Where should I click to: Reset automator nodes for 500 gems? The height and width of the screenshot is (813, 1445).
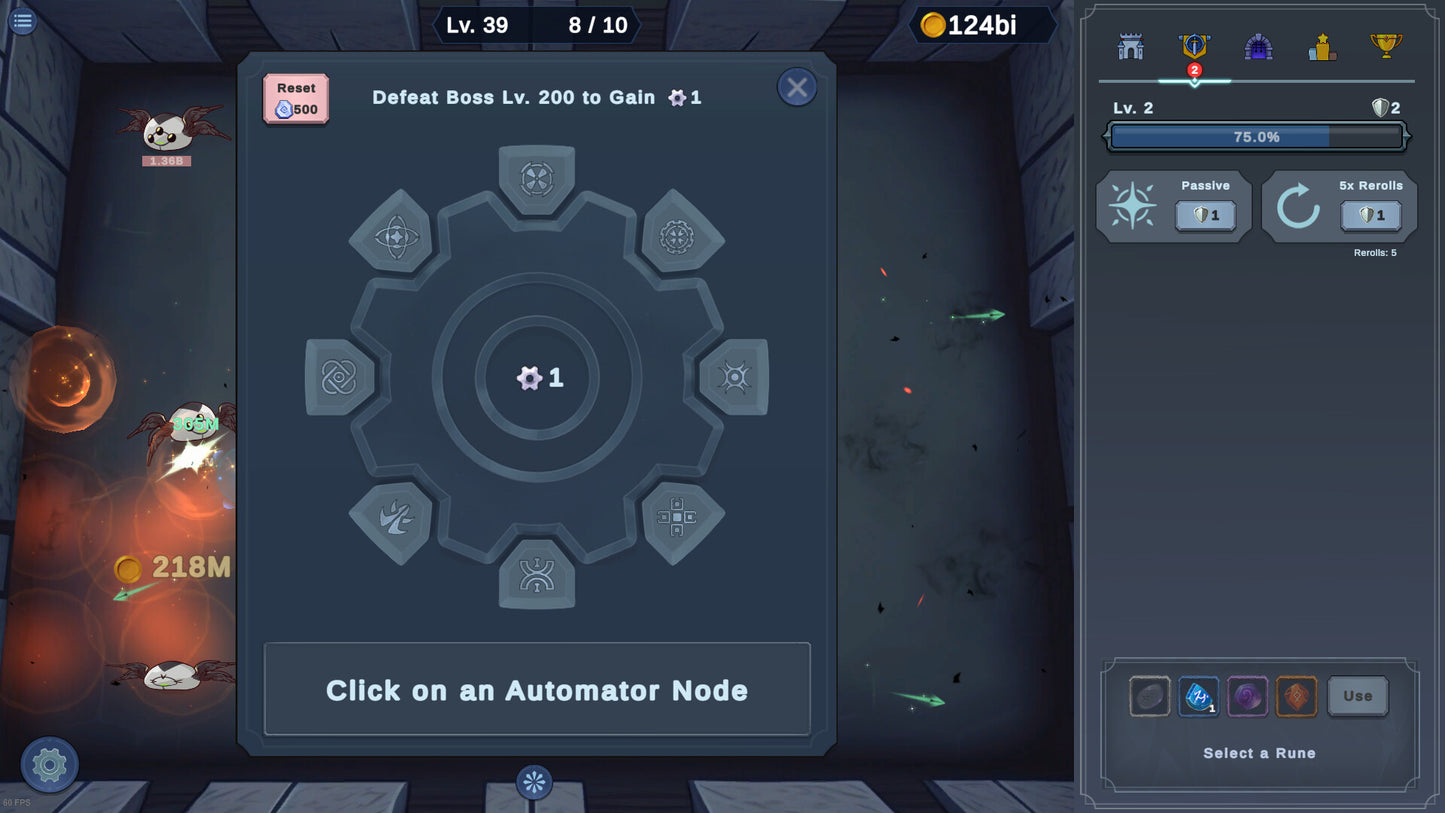coord(296,99)
